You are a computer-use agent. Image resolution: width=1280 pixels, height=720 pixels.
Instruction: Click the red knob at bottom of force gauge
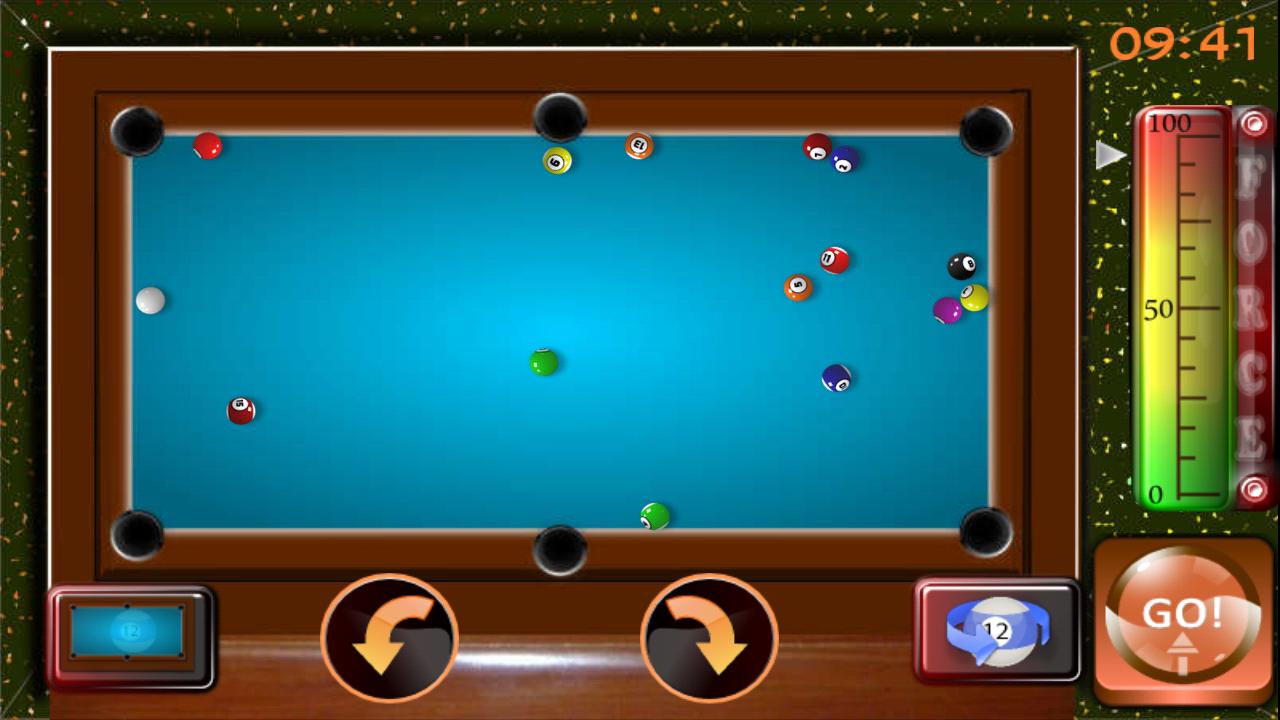tap(1252, 491)
